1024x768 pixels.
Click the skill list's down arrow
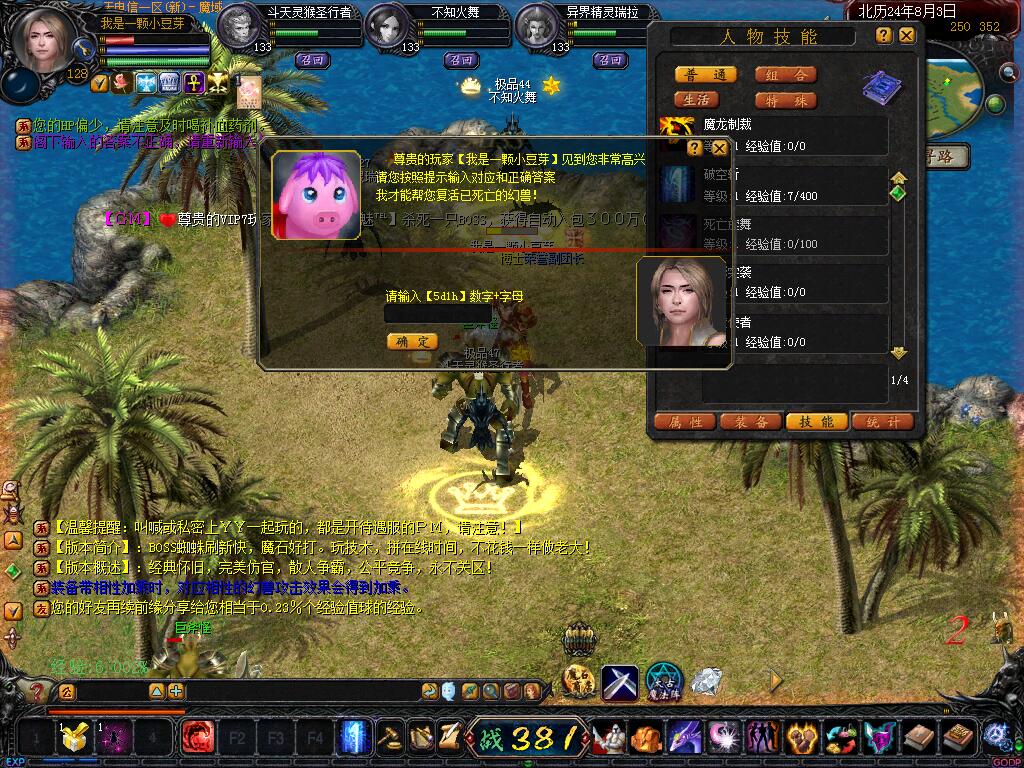click(x=898, y=353)
